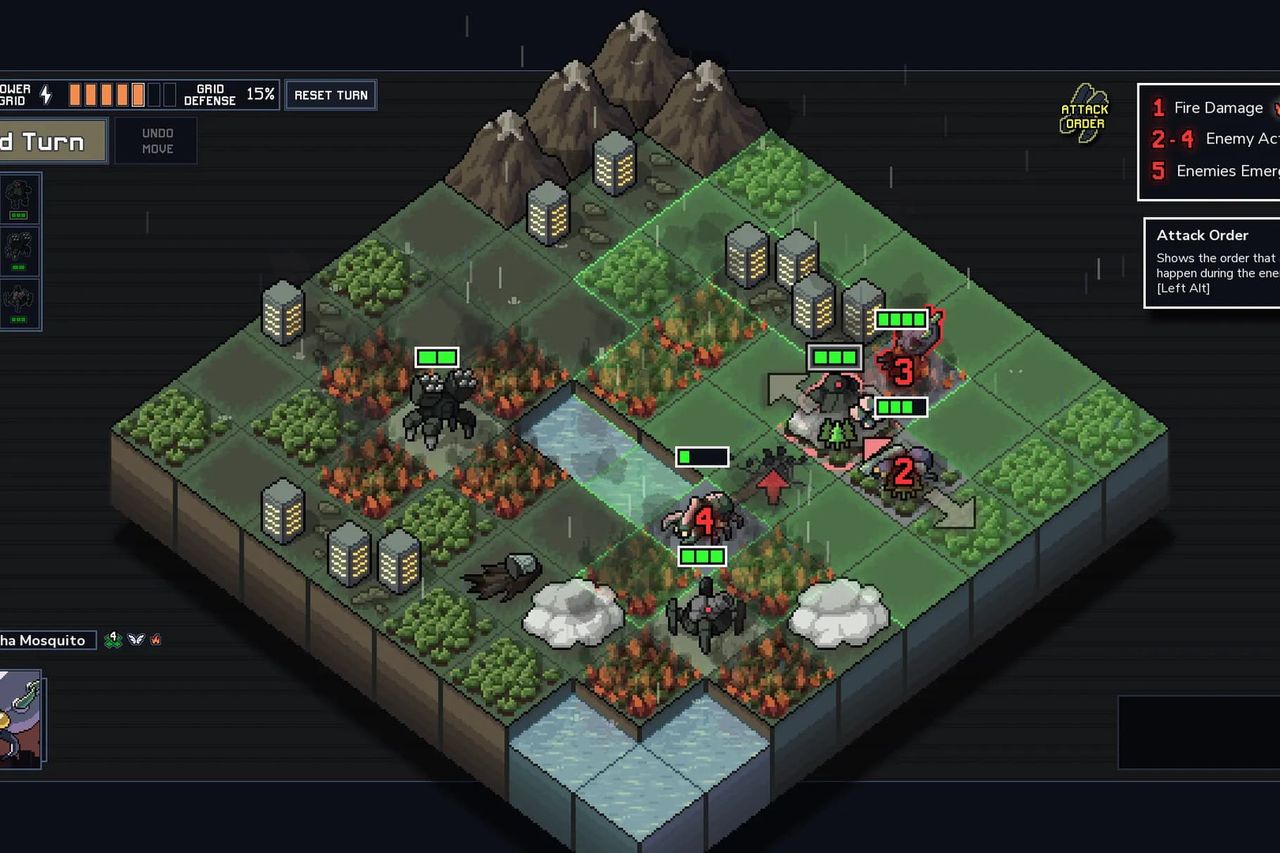Click Alpha Mosquito's green movement icon
Image resolution: width=1280 pixels, height=853 pixels.
click(113, 639)
